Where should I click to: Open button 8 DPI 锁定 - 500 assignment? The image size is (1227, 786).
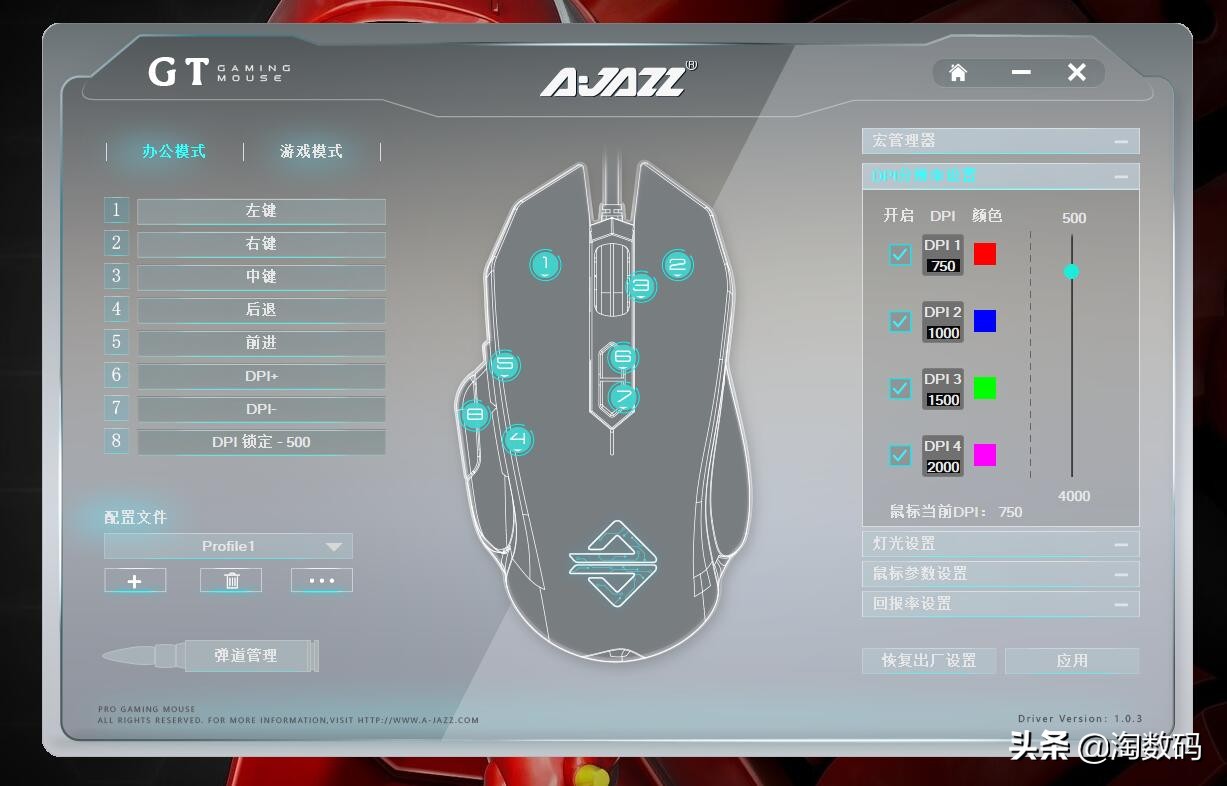[x=261, y=442]
